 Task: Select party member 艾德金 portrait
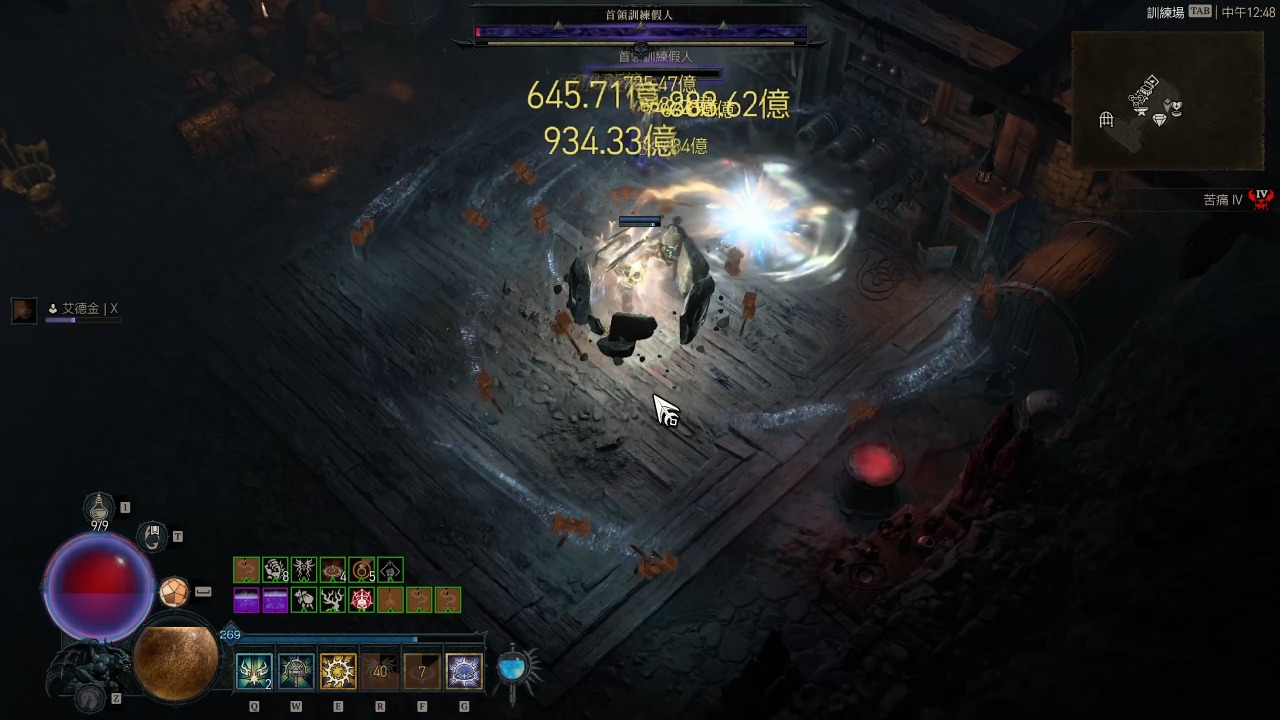24,310
